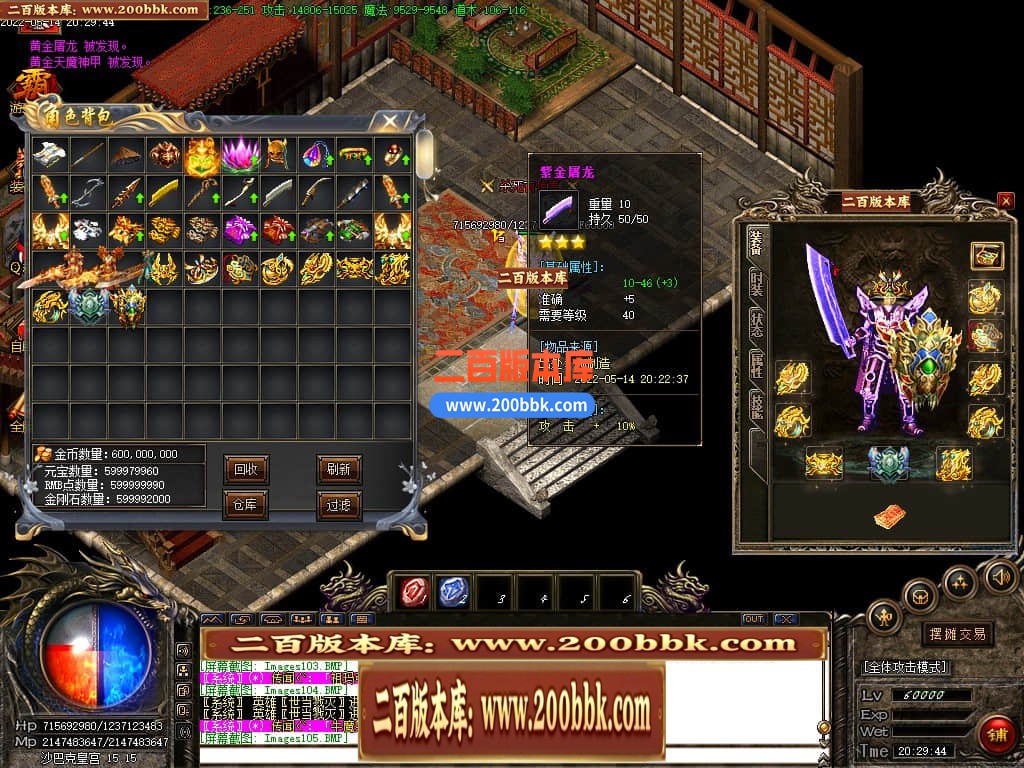
Task: Select the straw hat item slot
Action: 126,155
